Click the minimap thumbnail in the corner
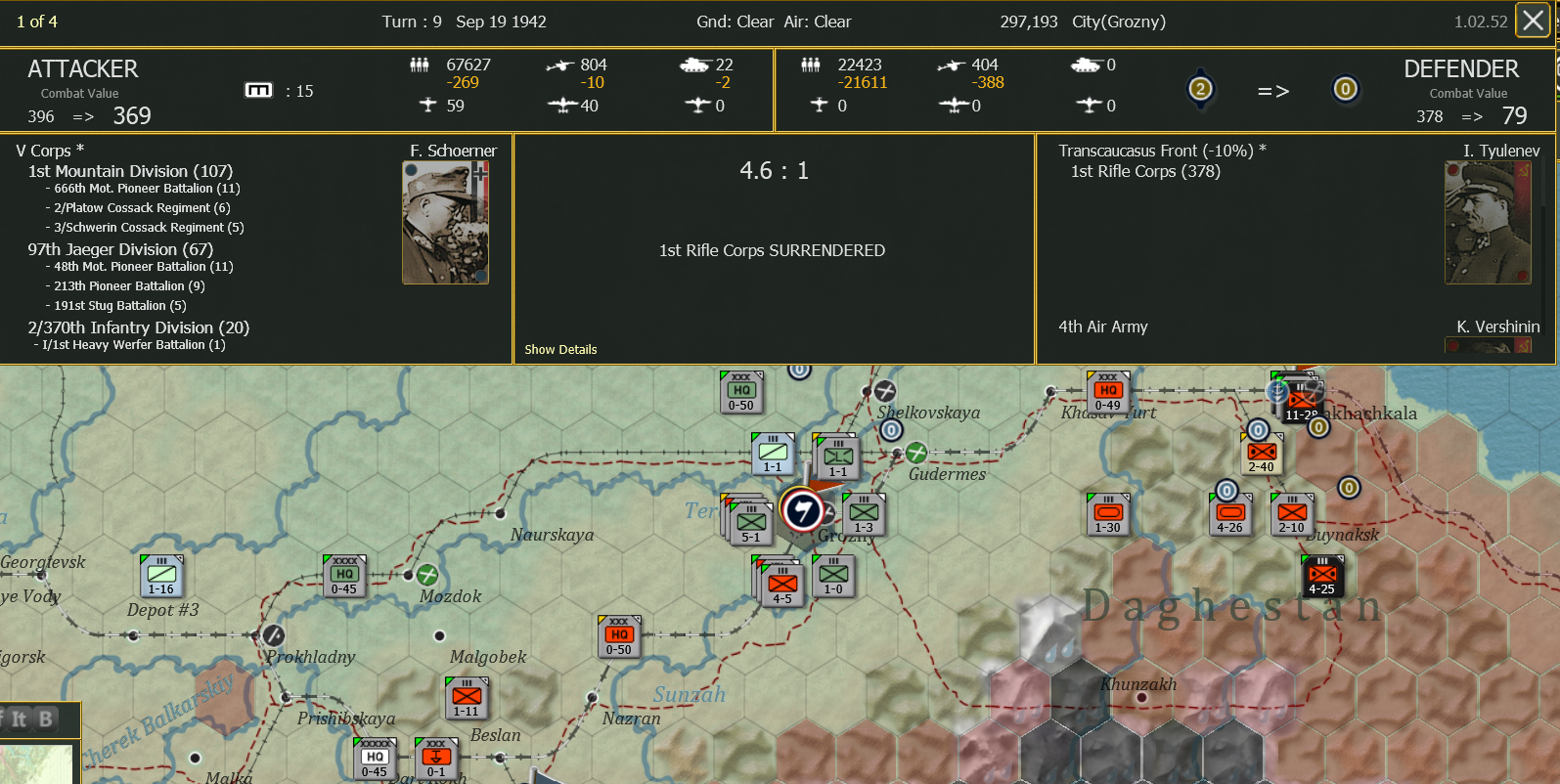Viewport: 1560px width, 784px height. tap(34, 767)
